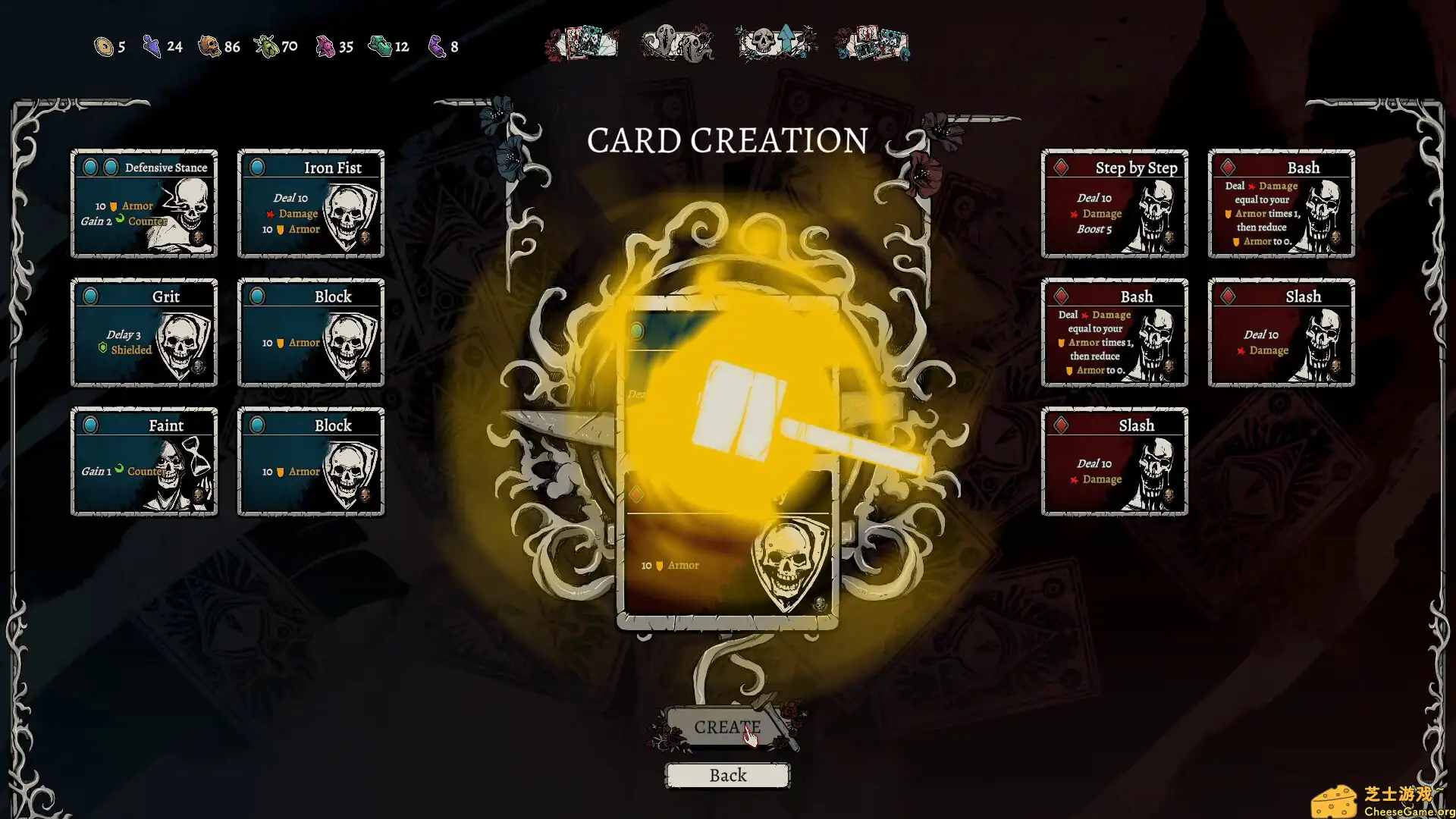This screenshot has height=819, width=1456.
Task: Open the skull-with-arrow upgrade menu
Action: (776, 42)
